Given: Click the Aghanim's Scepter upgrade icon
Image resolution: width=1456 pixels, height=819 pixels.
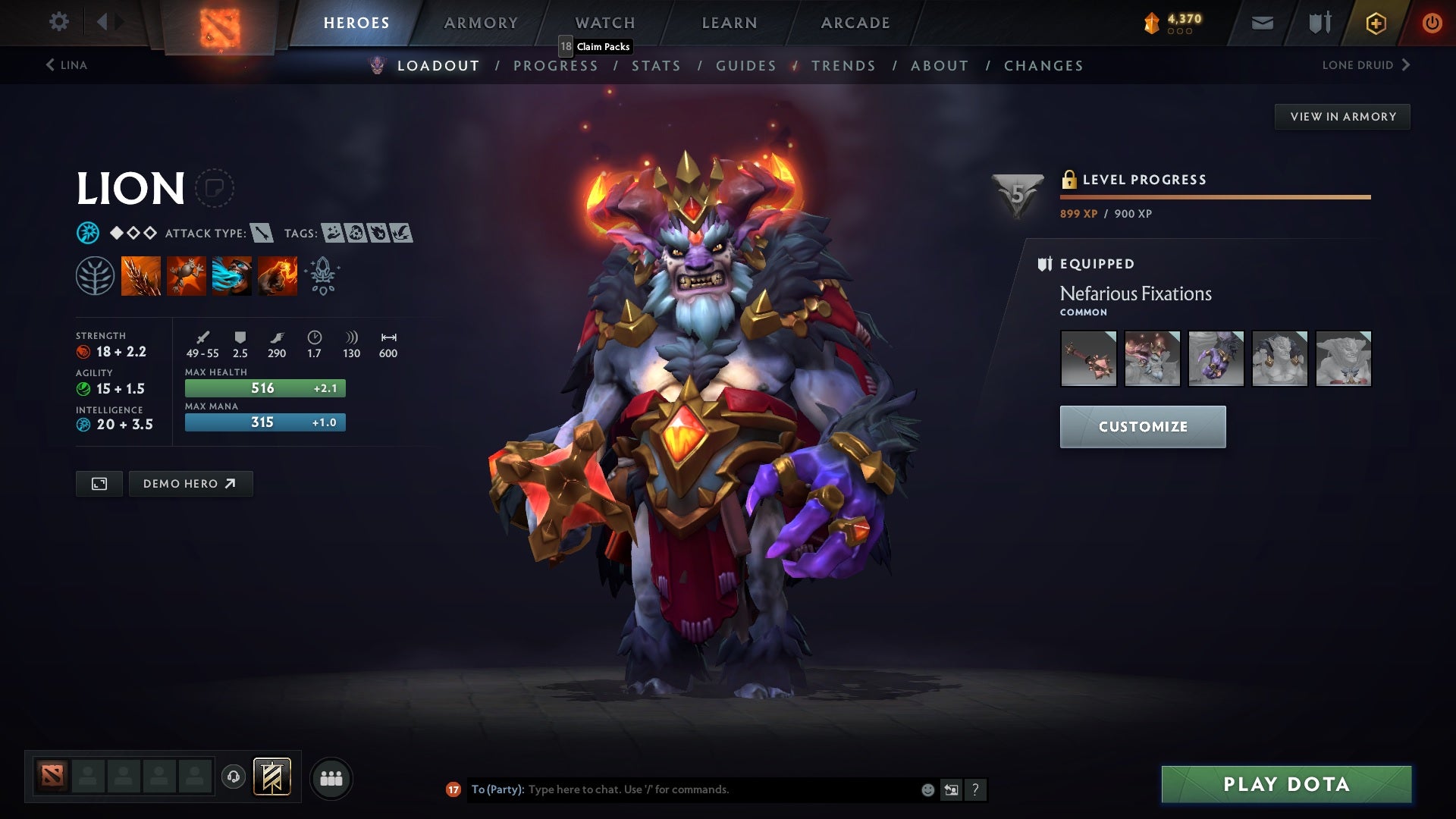Looking at the screenshot, I should pyautogui.click(x=322, y=276).
